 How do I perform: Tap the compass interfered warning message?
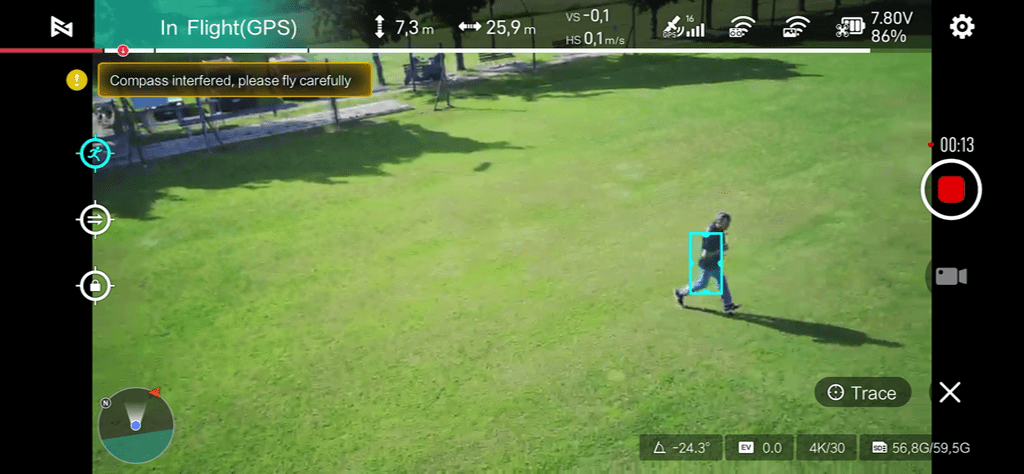click(234, 80)
